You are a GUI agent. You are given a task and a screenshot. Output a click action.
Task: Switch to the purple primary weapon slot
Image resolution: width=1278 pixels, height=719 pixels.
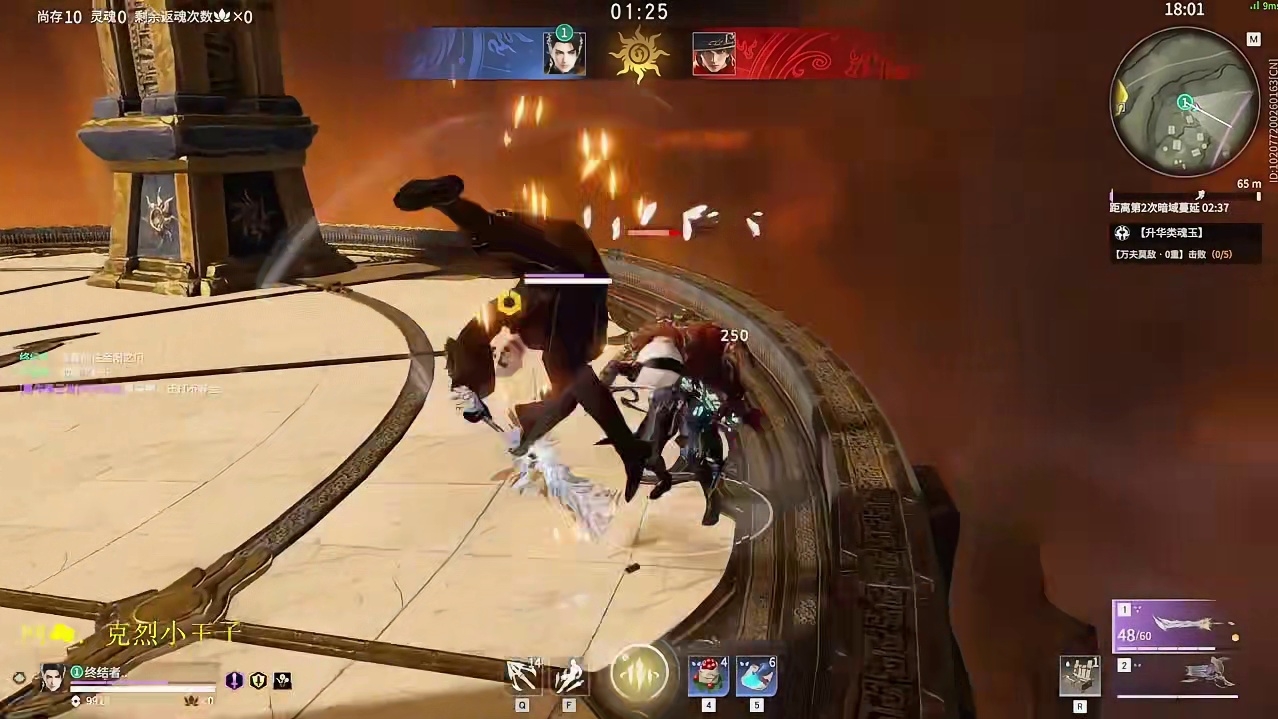click(1177, 626)
